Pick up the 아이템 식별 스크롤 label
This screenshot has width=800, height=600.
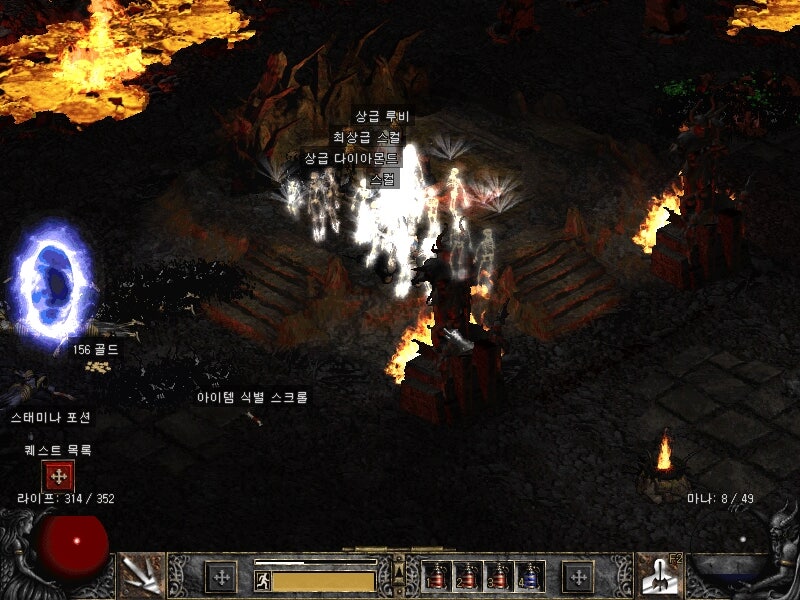(x=252, y=397)
